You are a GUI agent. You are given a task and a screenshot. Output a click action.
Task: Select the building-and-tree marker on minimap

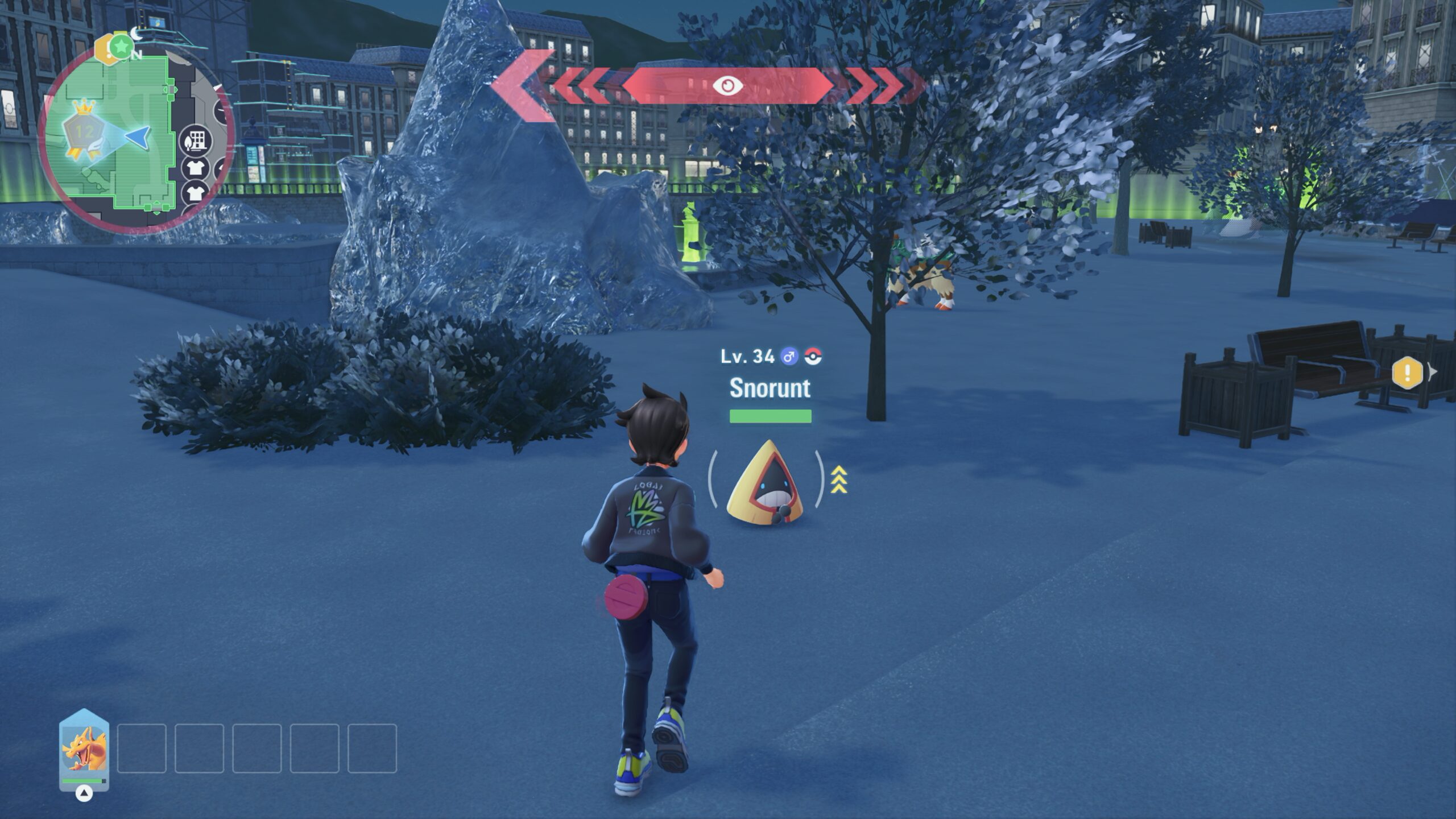point(196,140)
